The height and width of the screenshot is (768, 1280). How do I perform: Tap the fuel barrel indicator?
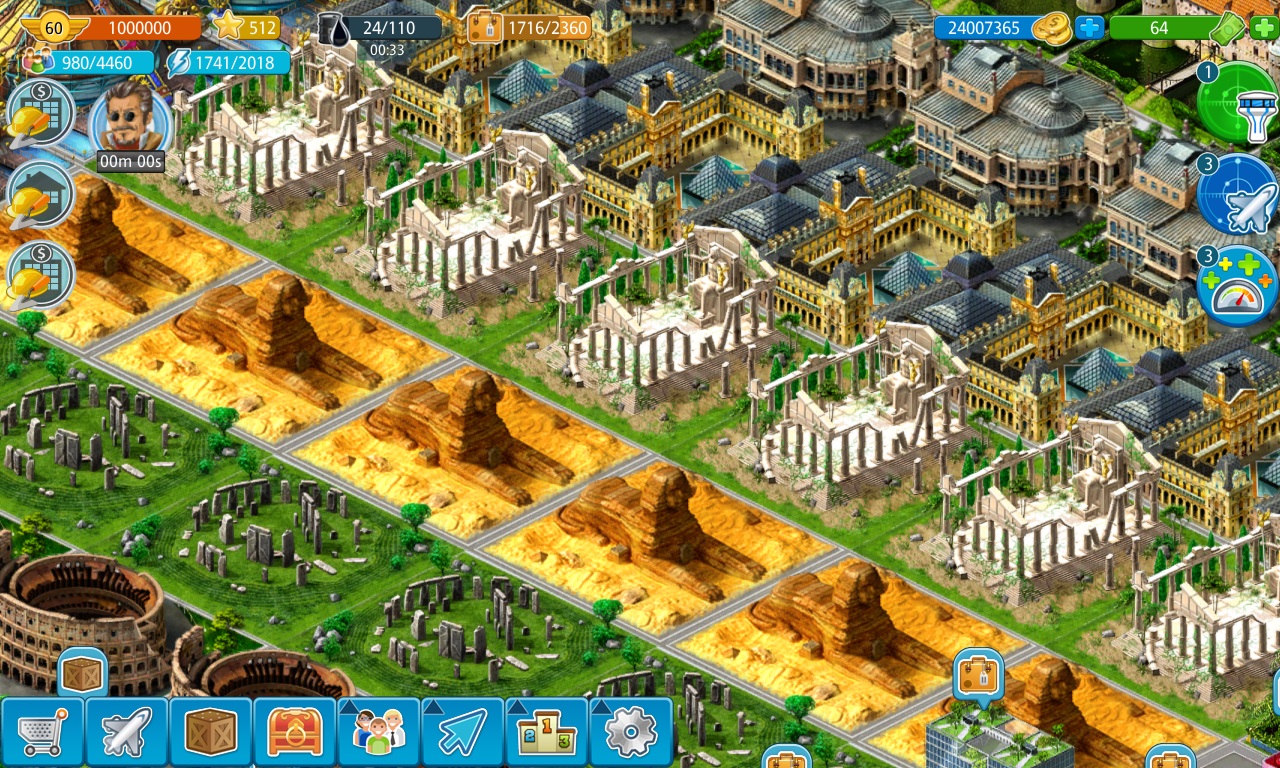pyautogui.click(x=334, y=28)
